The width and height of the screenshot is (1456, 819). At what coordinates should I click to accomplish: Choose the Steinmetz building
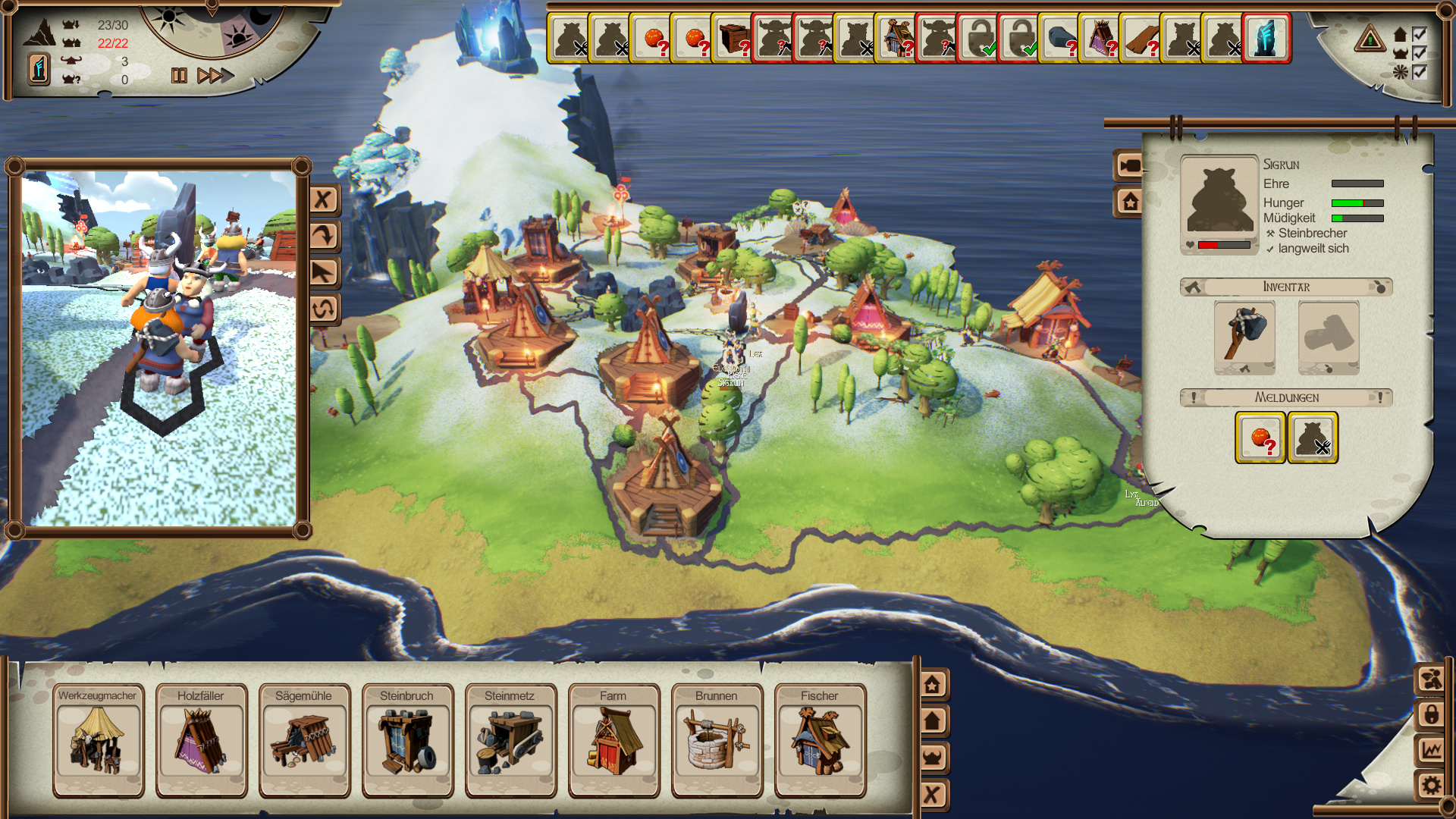click(510, 741)
